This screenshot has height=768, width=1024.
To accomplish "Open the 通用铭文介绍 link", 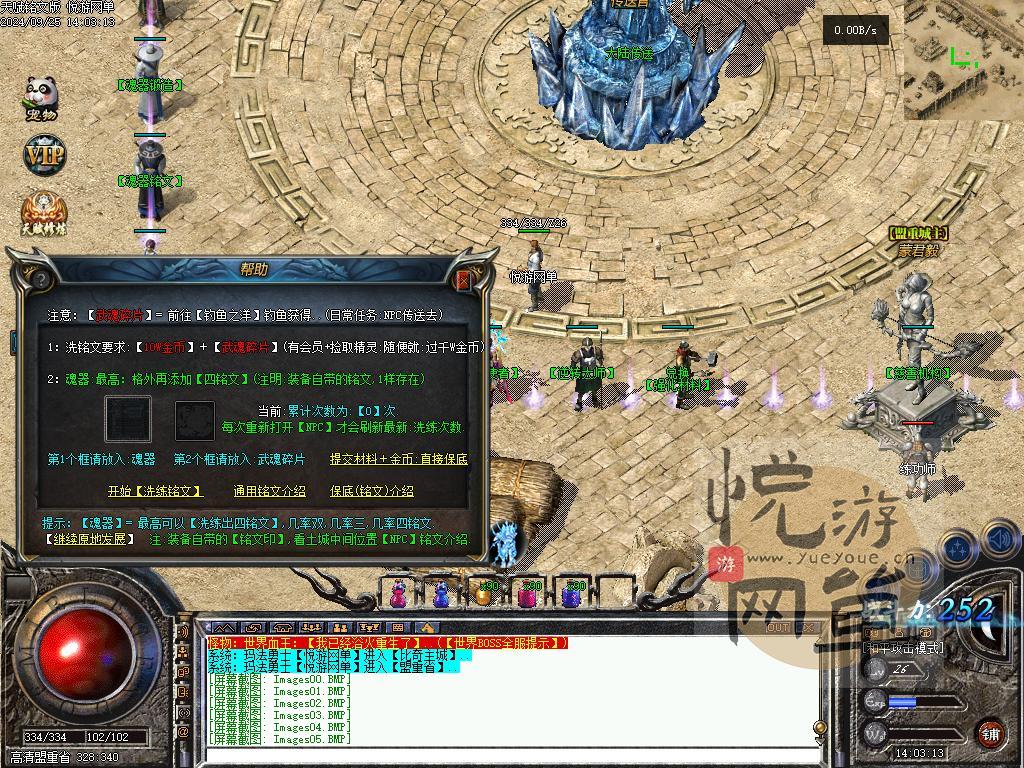I will [269, 491].
